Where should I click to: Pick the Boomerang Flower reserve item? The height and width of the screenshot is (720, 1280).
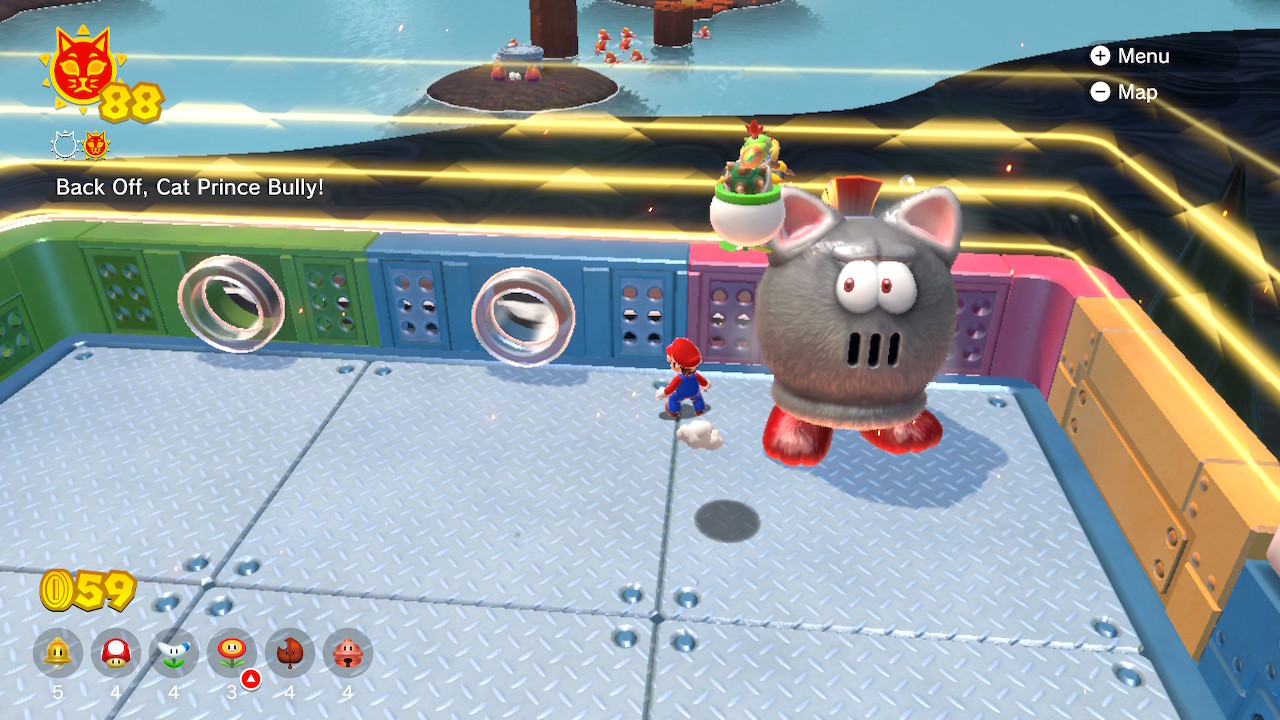coord(174,653)
